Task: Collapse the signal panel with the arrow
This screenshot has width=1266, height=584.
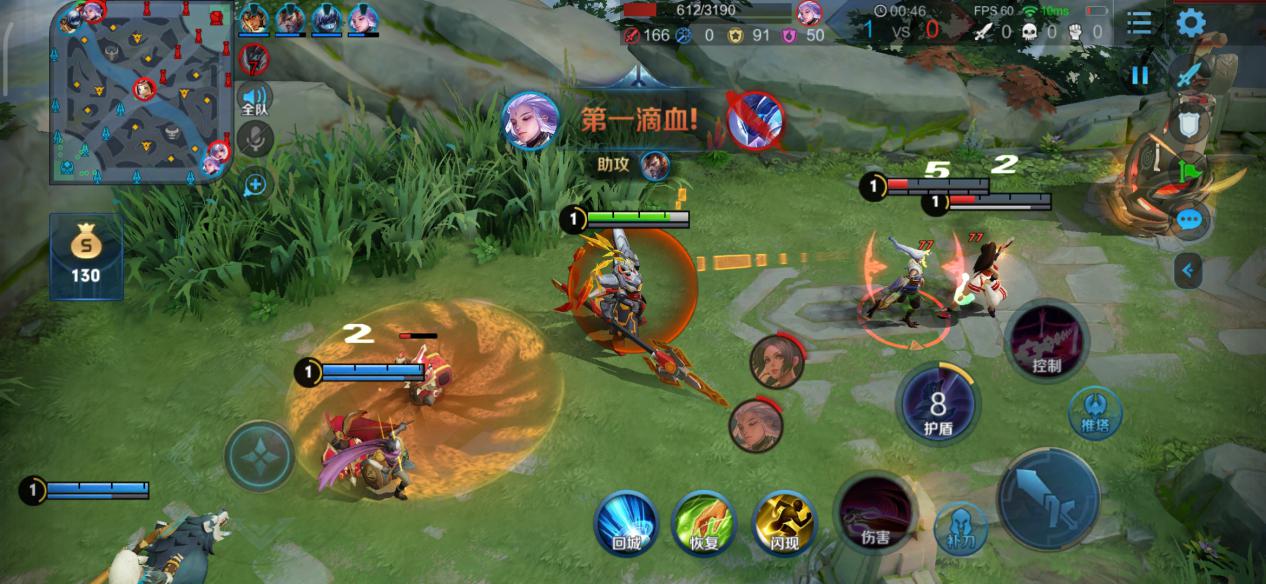Action: [1188, 270]
